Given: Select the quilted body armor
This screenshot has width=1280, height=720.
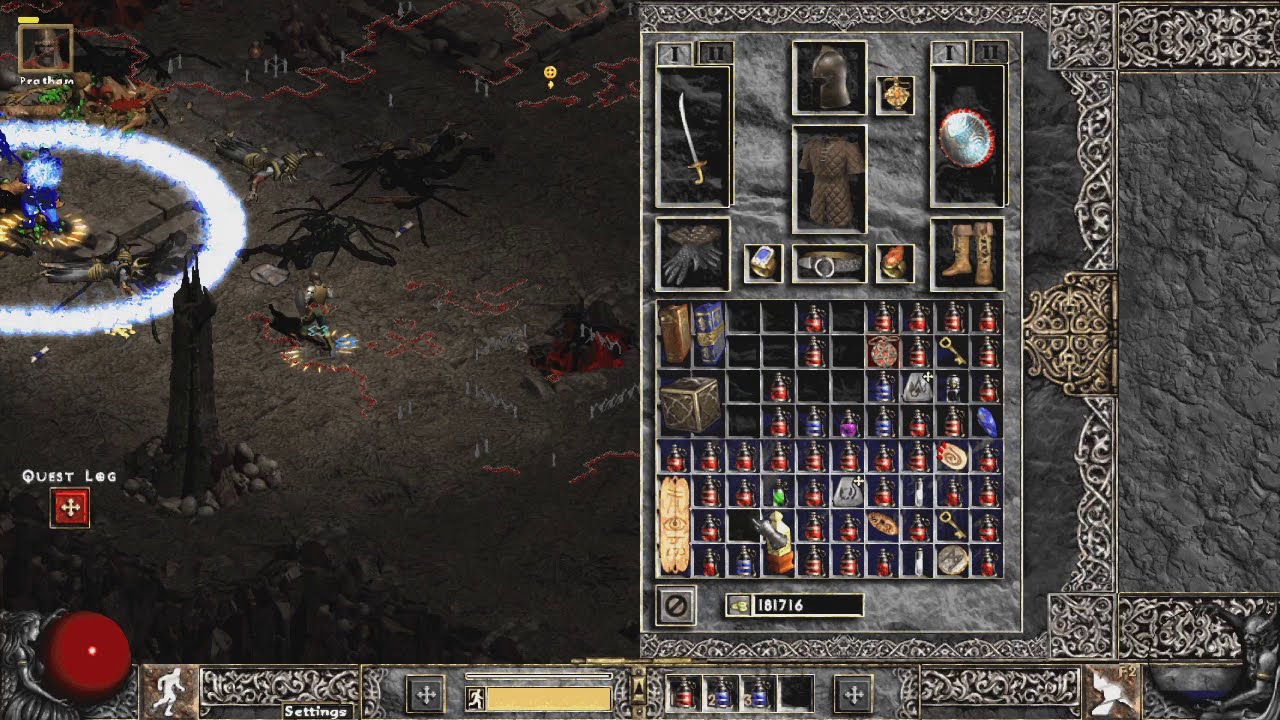Looking at the screenshot, I should 829,179.
